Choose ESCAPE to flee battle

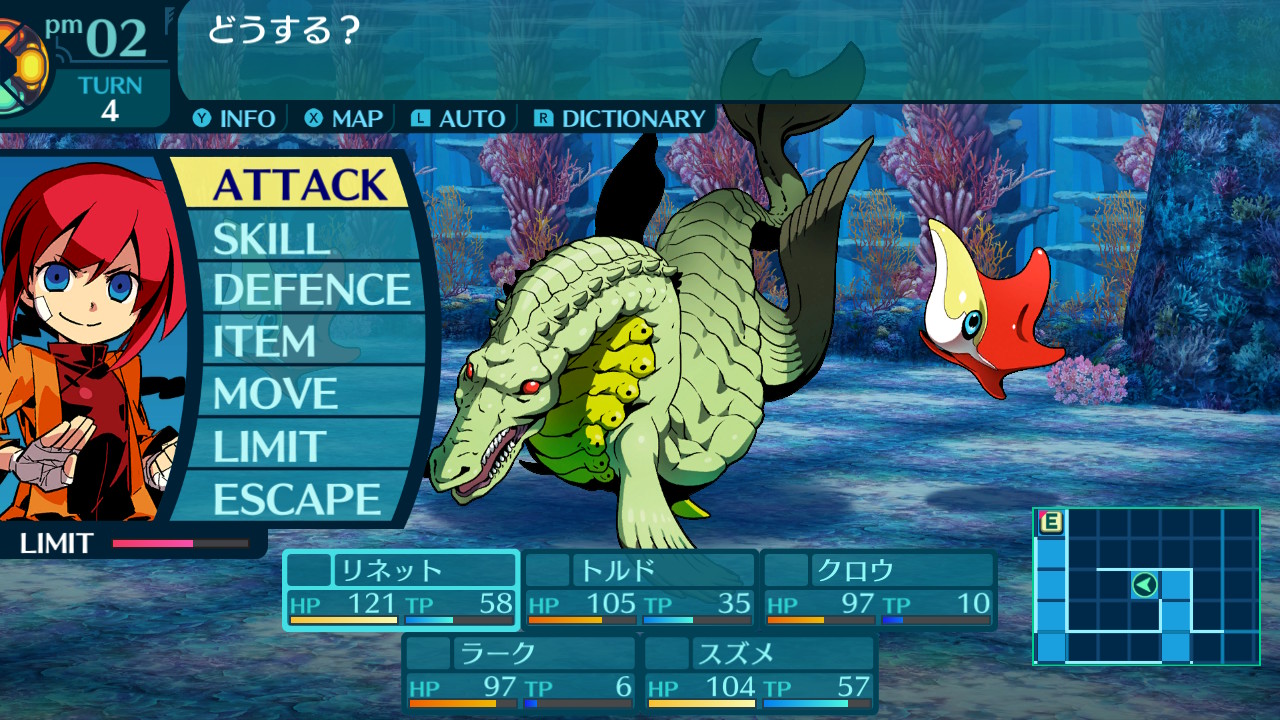(x=296, y=499)
